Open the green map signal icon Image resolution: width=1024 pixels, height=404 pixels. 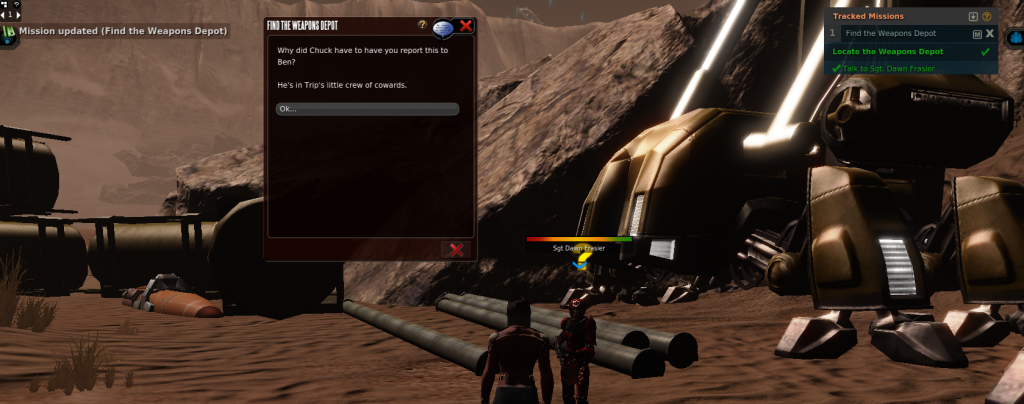click(x=9, y=32)
